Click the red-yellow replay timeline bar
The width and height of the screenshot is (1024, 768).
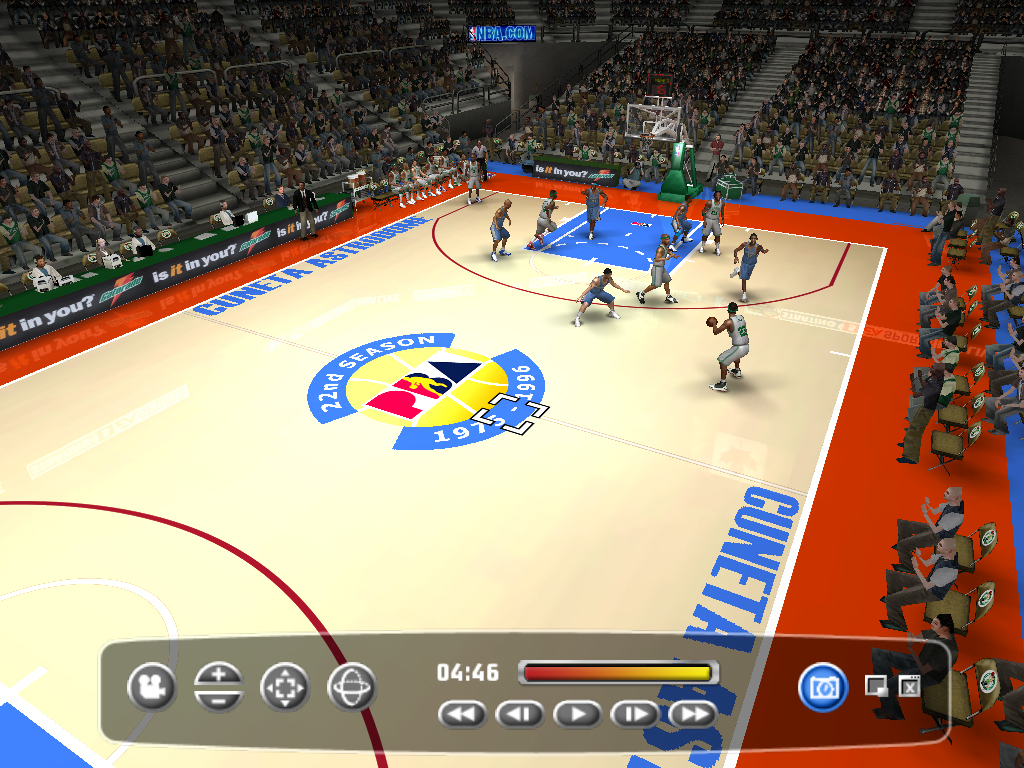pyautogui.click(x=617, y=673)
